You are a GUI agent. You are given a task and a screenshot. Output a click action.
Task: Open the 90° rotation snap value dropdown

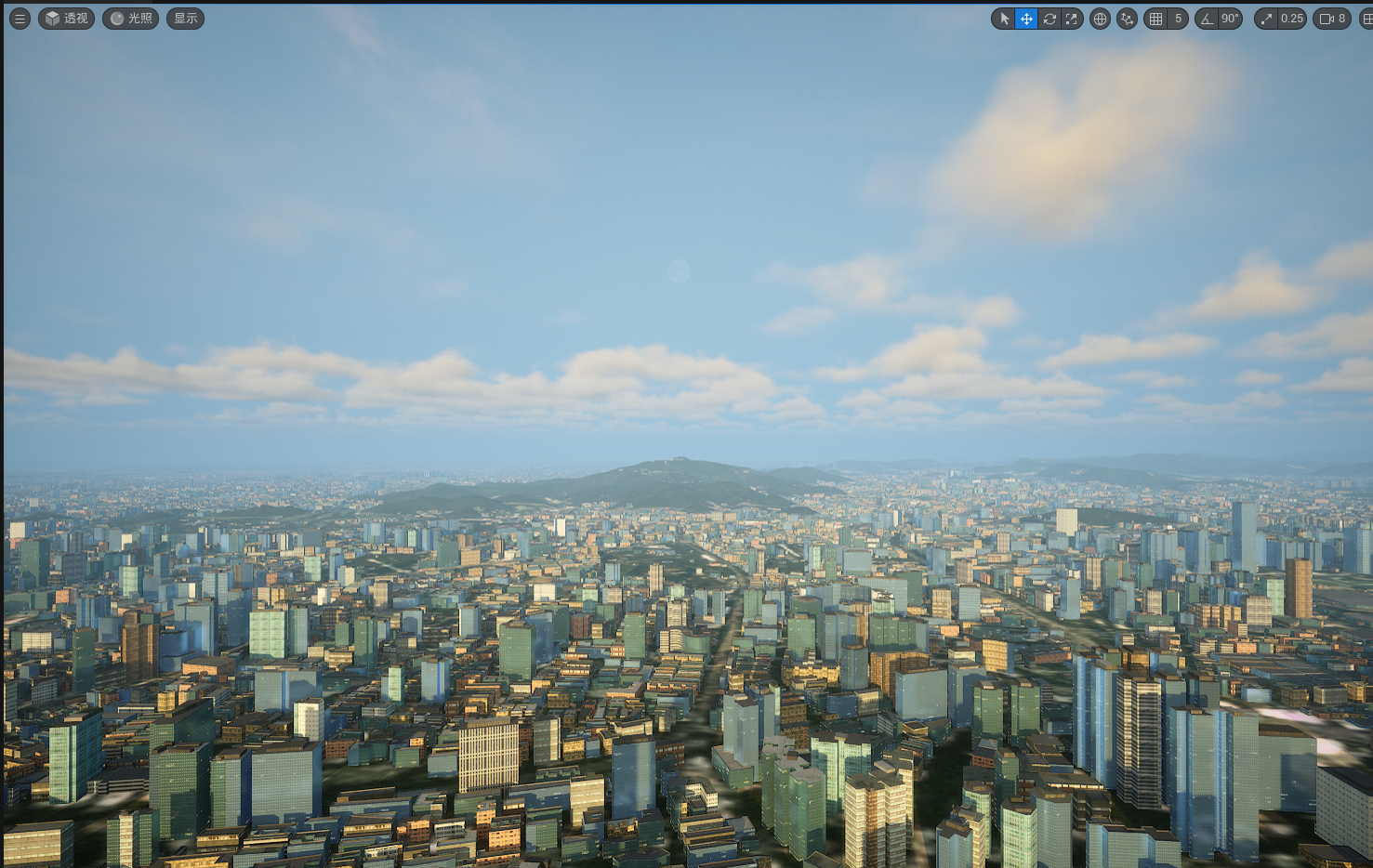(x=1230, y=19)
